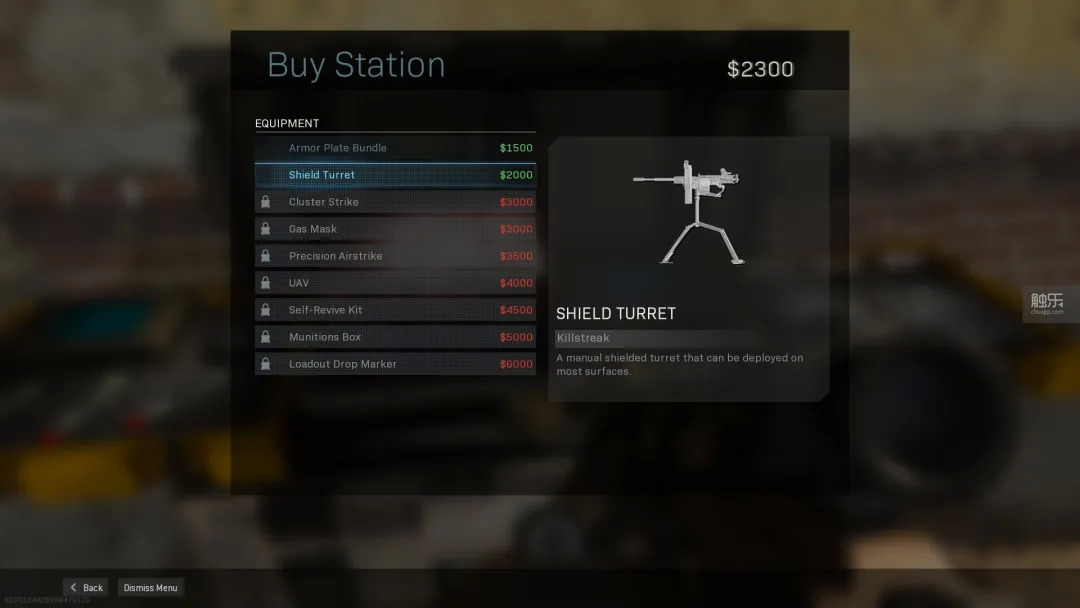This screenshot has height=608, width=1080.
Task: Go back using the Back button
Action: point(86,588)
